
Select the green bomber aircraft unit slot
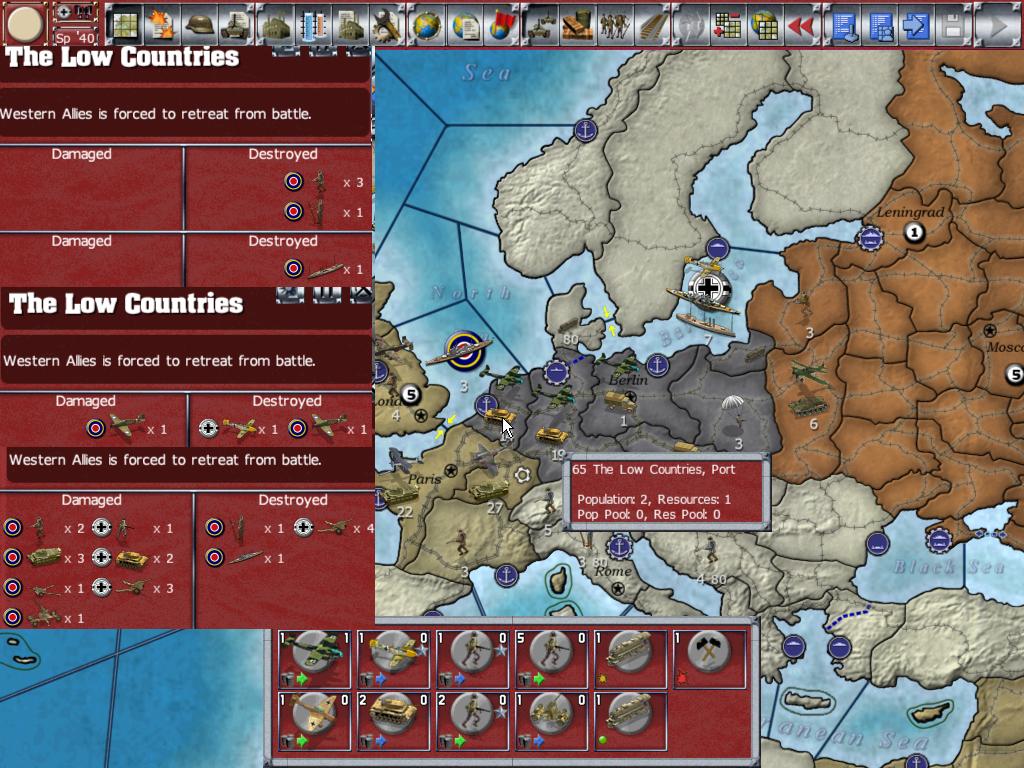(x=314, y=658)
